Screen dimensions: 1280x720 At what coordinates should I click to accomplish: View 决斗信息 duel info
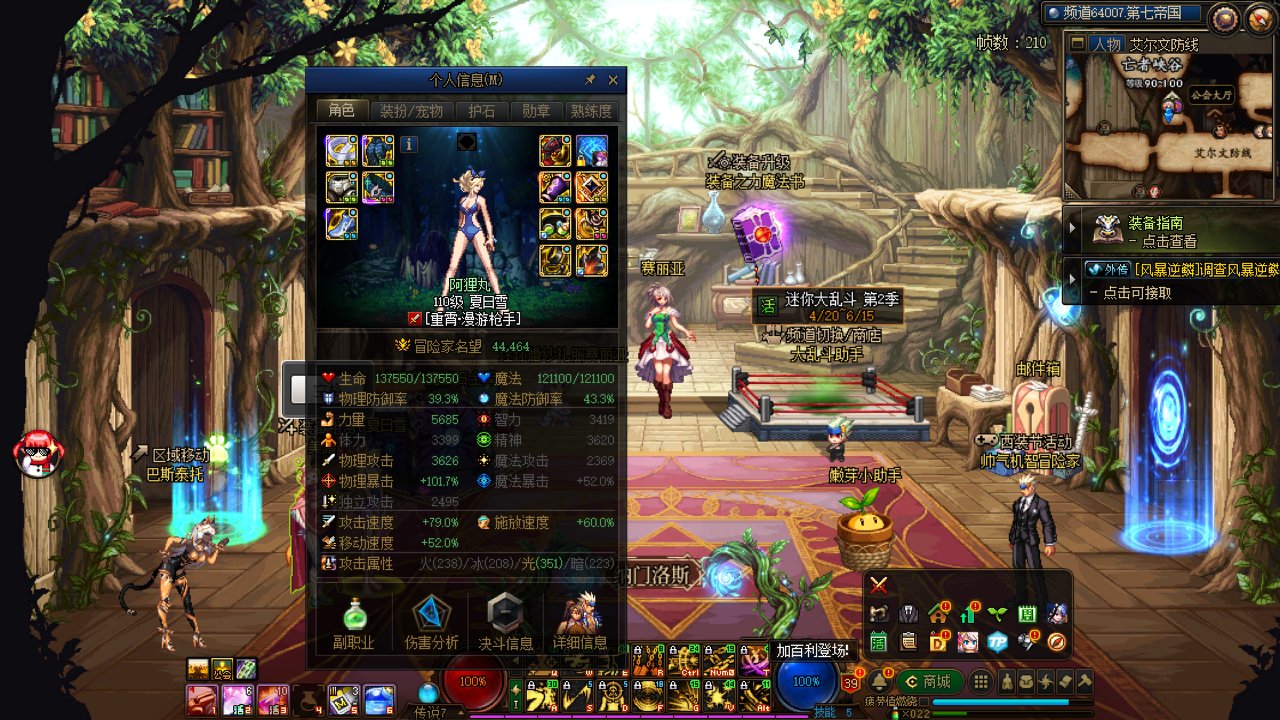[x=505, y=622]
